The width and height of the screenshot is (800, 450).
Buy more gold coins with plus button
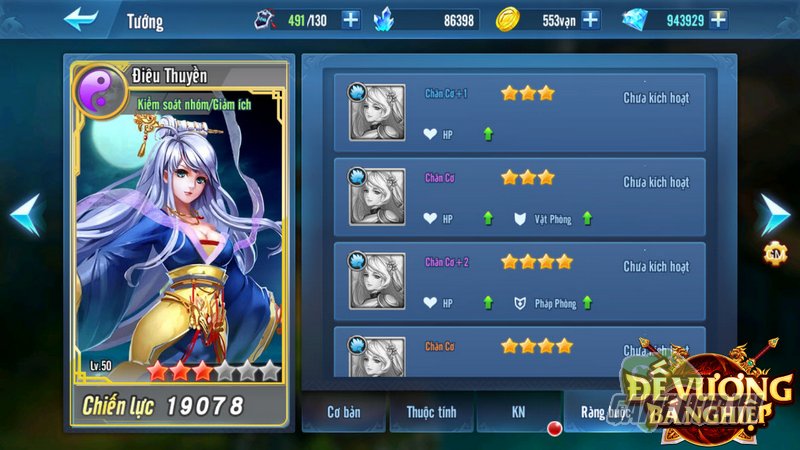click(x=590, y=19)
